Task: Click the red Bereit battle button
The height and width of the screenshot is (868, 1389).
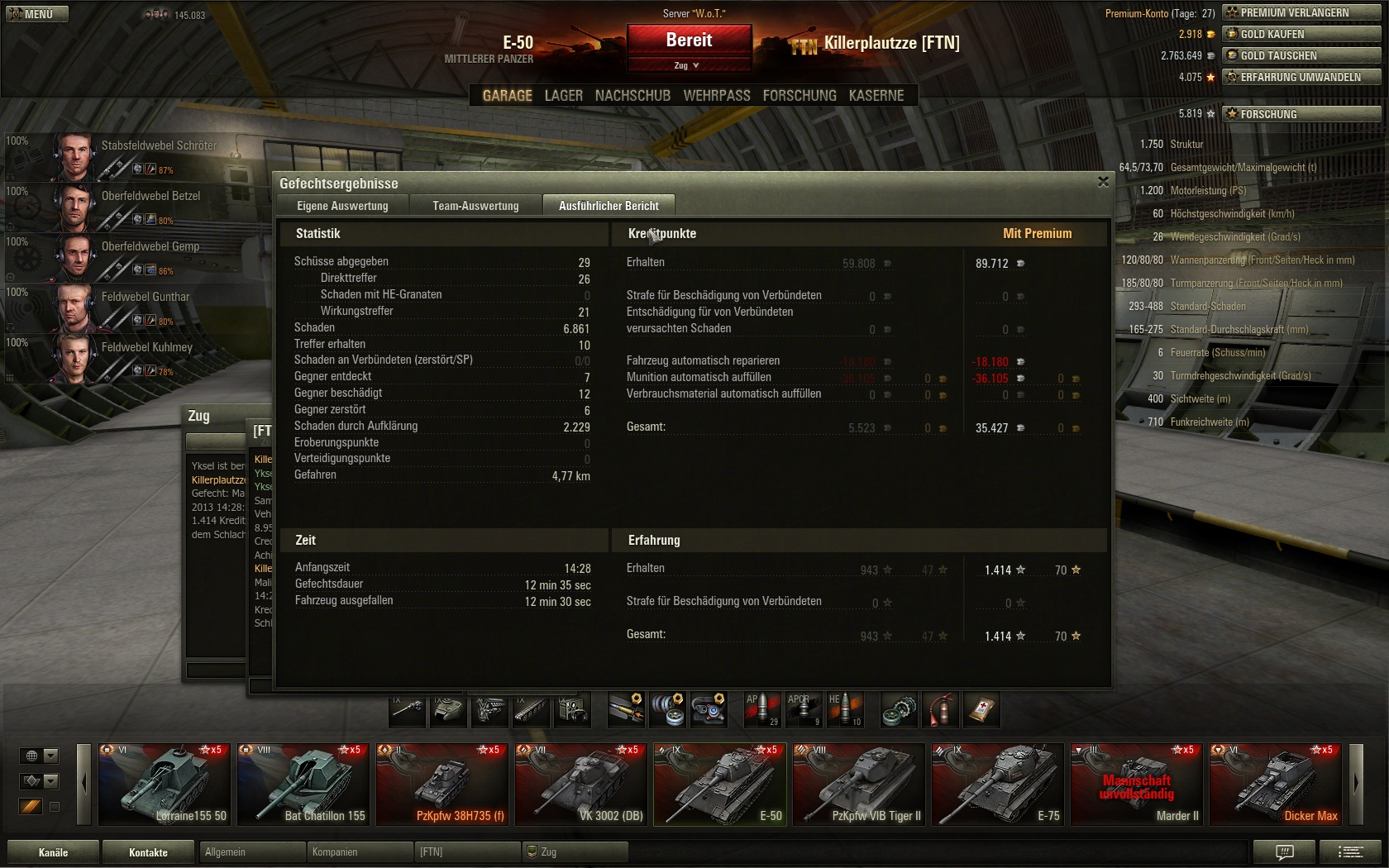Action: point(689,41)
